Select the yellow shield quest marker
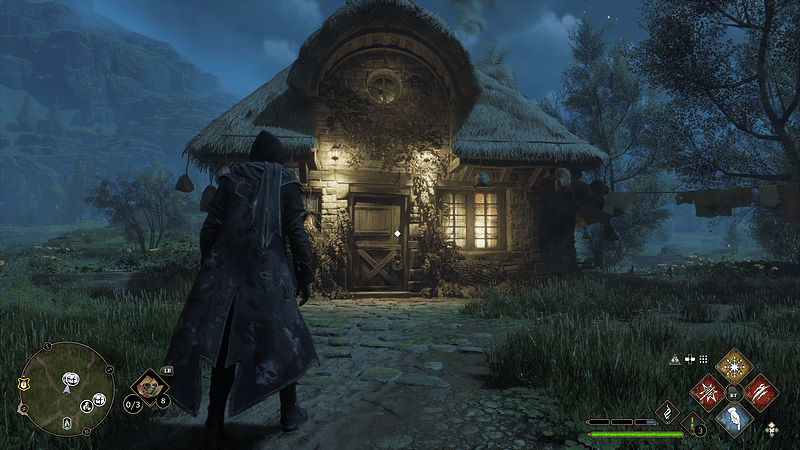Image resolution: width=800 pixels, height=450 pixels. tap(23, 383)
